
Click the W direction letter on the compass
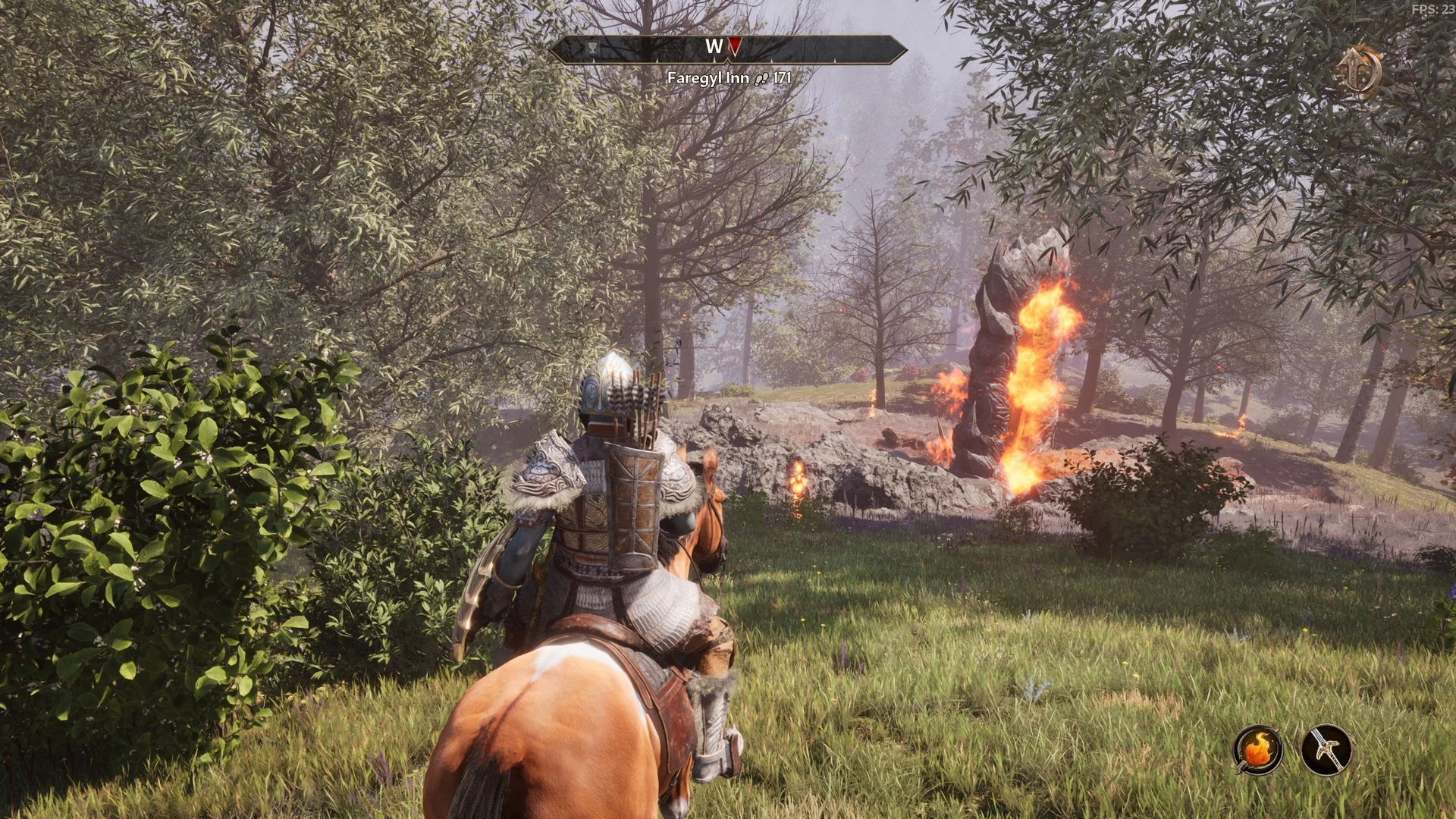pos(714,45)
